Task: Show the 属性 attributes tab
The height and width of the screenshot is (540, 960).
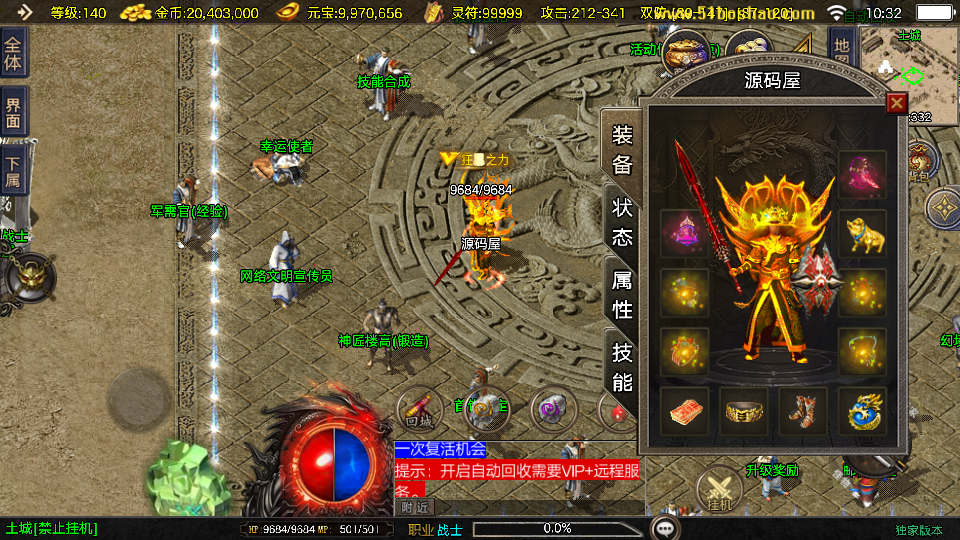Action: 622,294
